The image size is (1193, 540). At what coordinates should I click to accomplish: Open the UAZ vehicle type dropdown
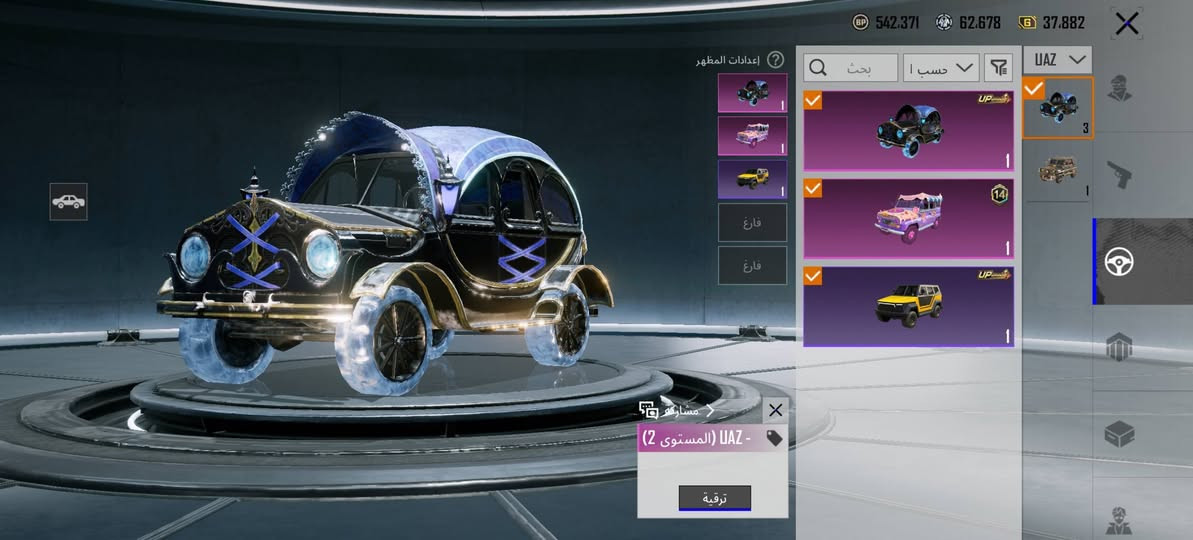tap(1057, 60)
